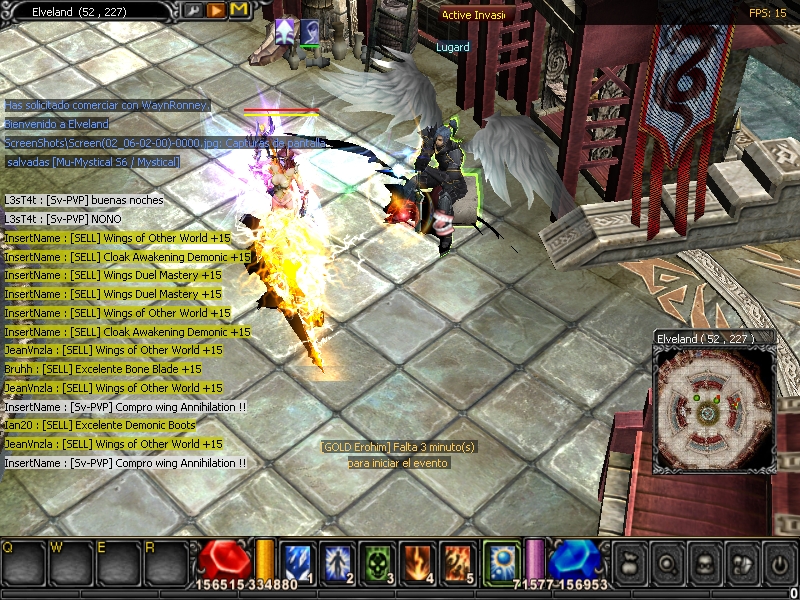This screenshot has height=600, width=800.
Task: Click Ian20's Excelente Demonic Boots message
Action: (x=99, y=425)
